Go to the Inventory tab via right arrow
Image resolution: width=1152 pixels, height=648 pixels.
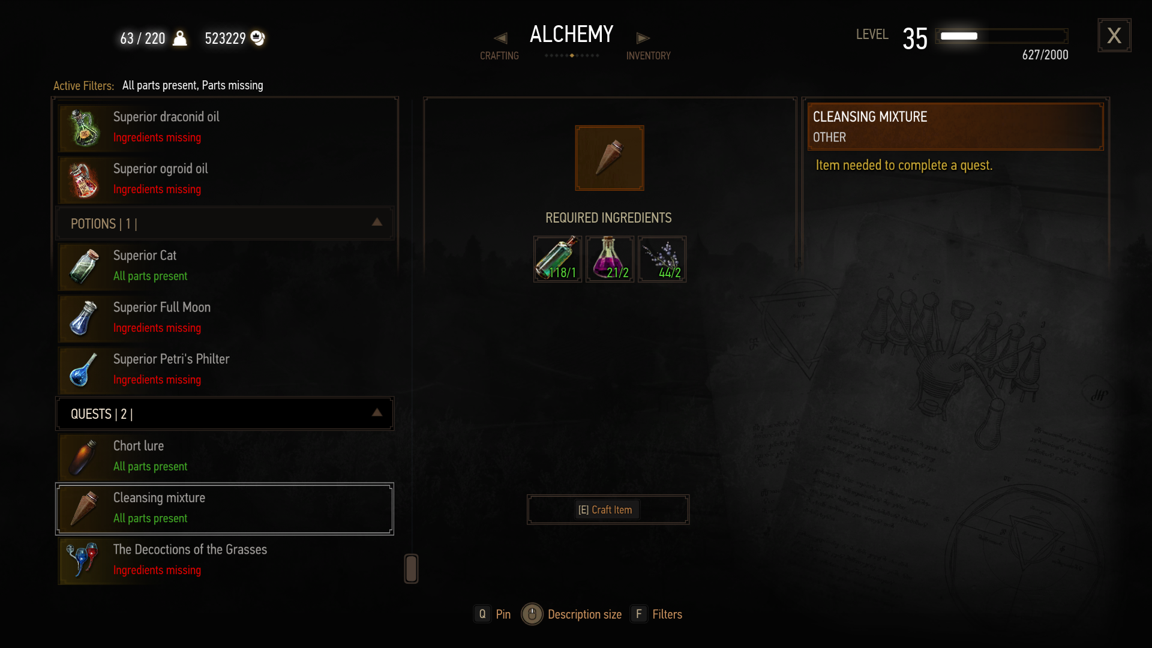[x=643, y=39]
